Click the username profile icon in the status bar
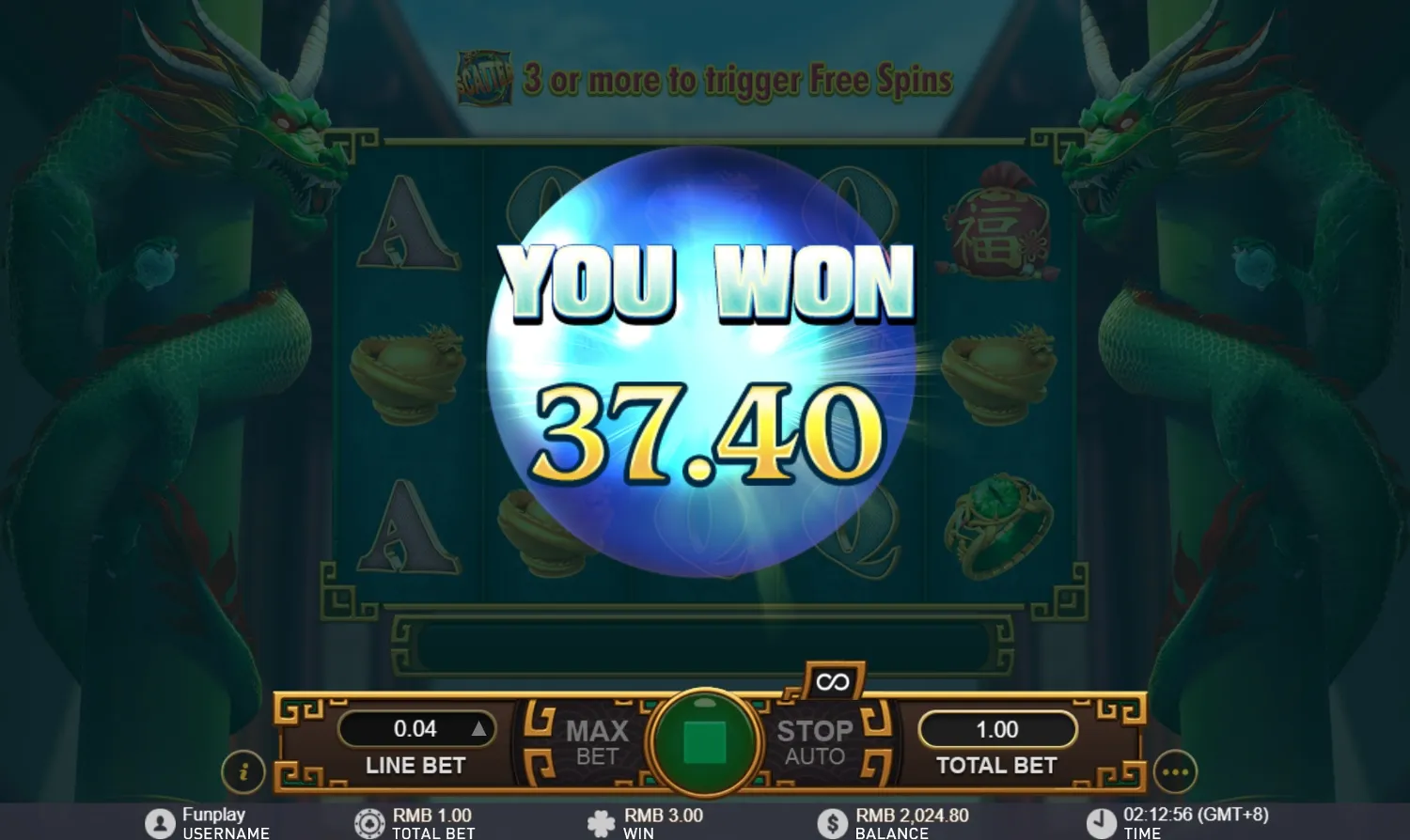This screenshot has height=840, width=1410. [160, 819]
